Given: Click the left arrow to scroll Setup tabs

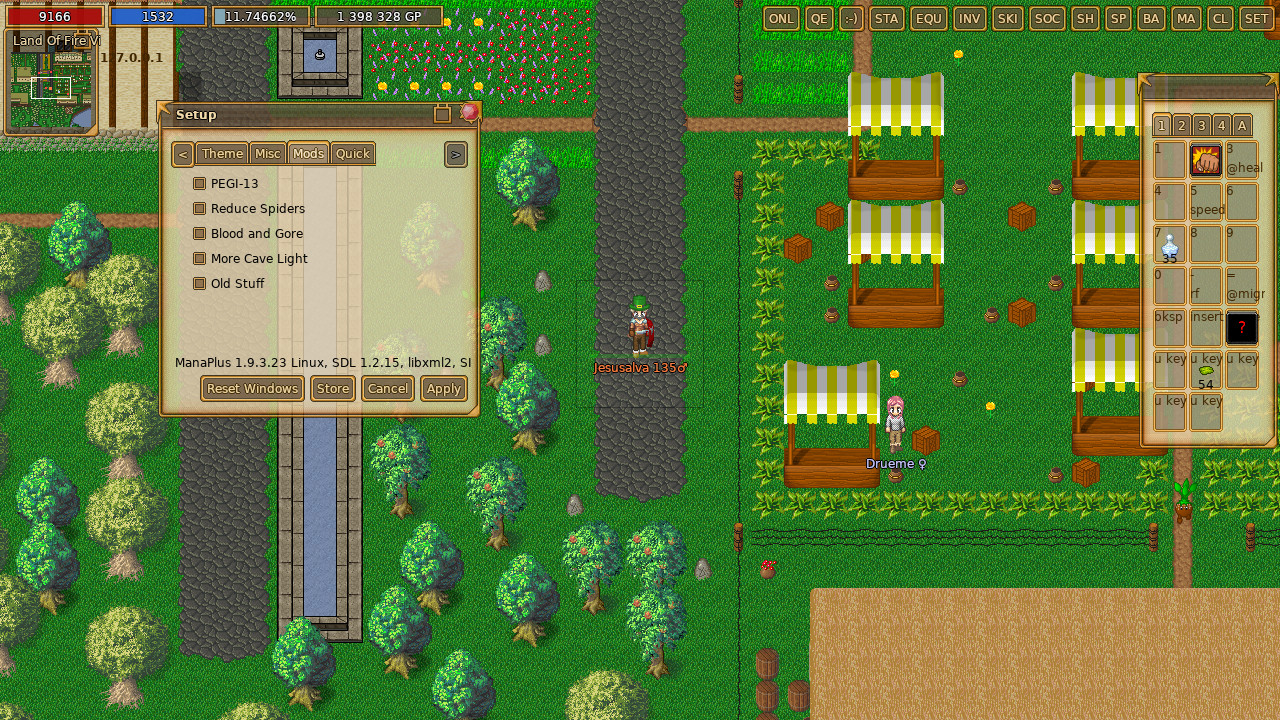Looking at the screenshot, I should point(182,154).
